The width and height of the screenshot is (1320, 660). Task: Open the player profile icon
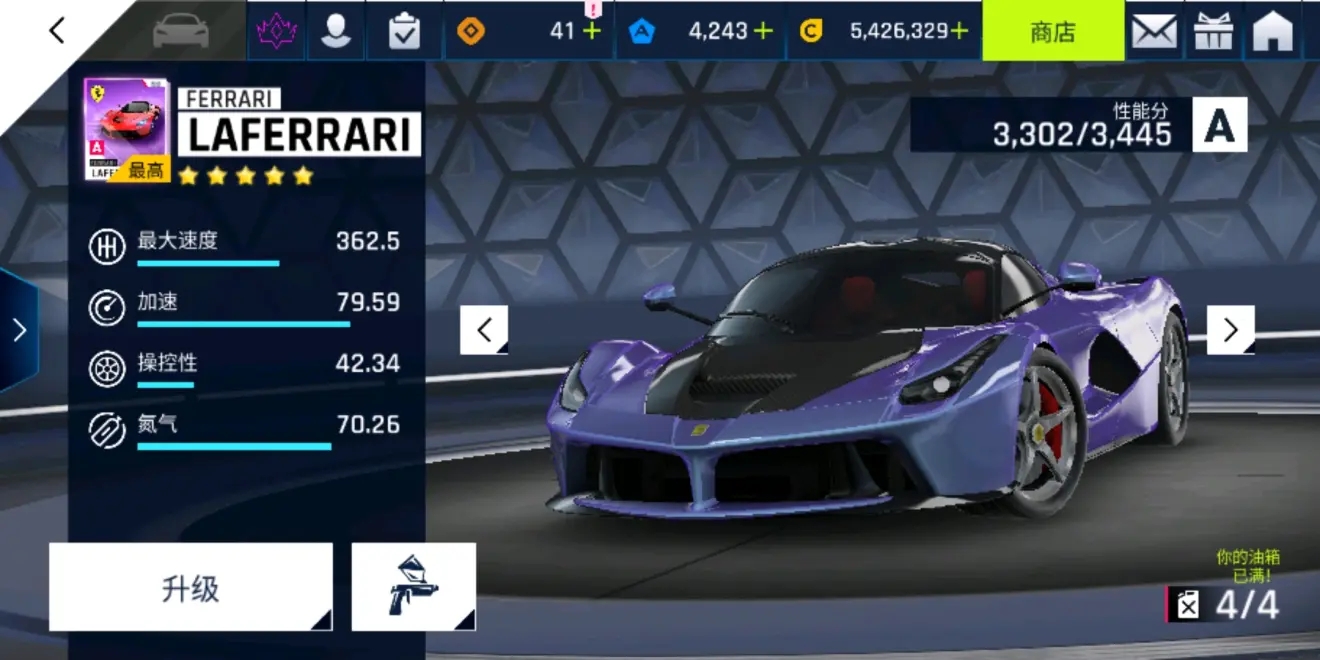pyautogui.click(x=335, y=32)
